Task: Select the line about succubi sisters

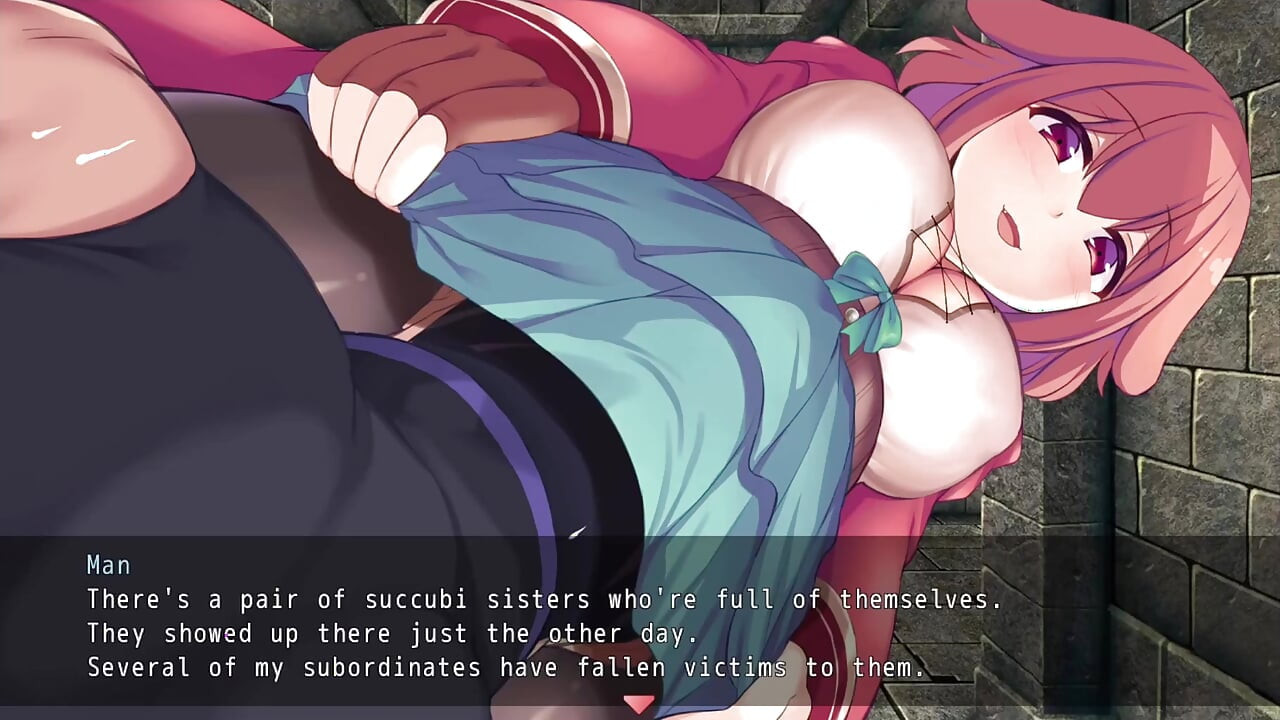Action: [x=545, y=600]
